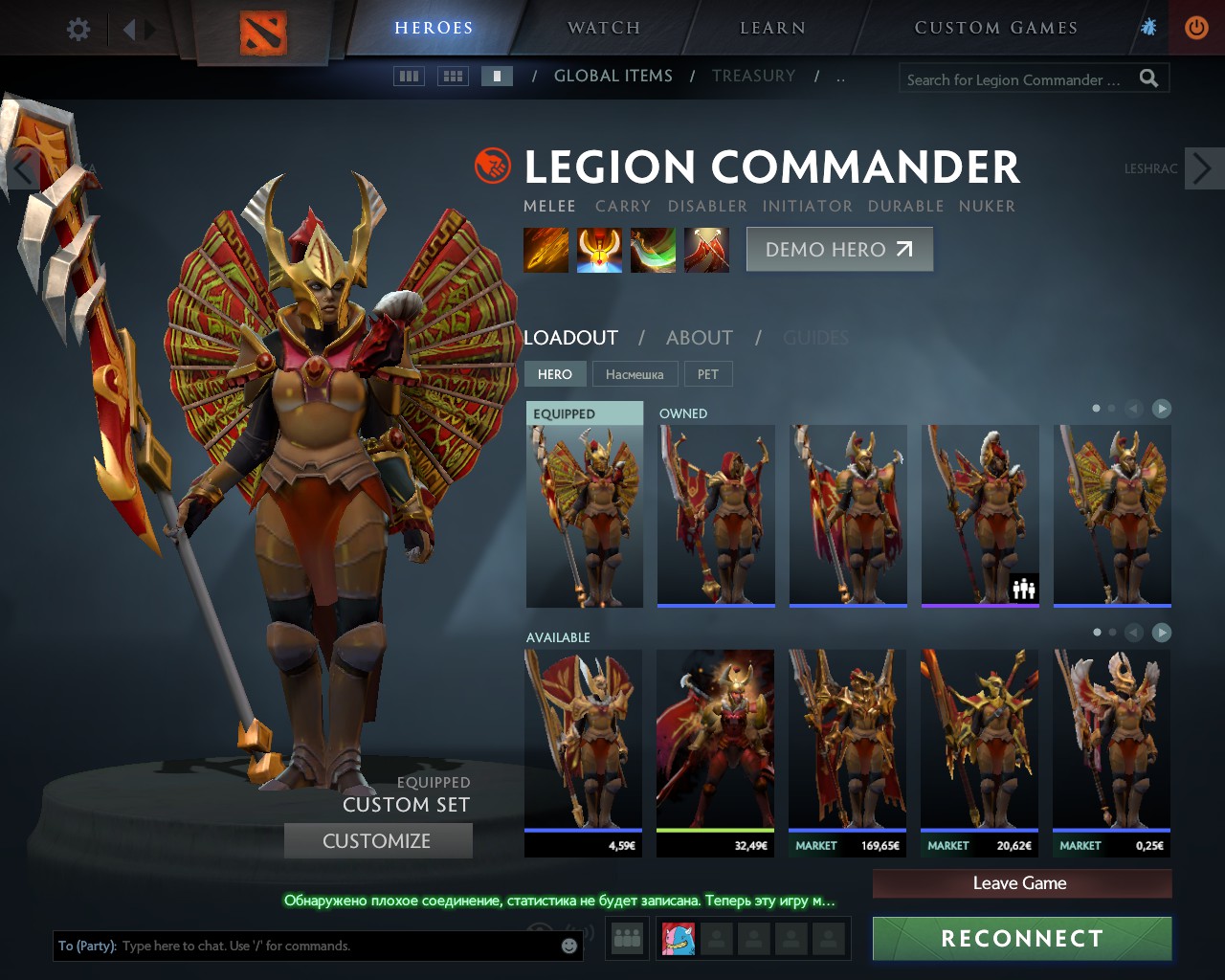Open the Global Items link
1225x980 pixels.
pyautogui.click(x=612, y=76)
